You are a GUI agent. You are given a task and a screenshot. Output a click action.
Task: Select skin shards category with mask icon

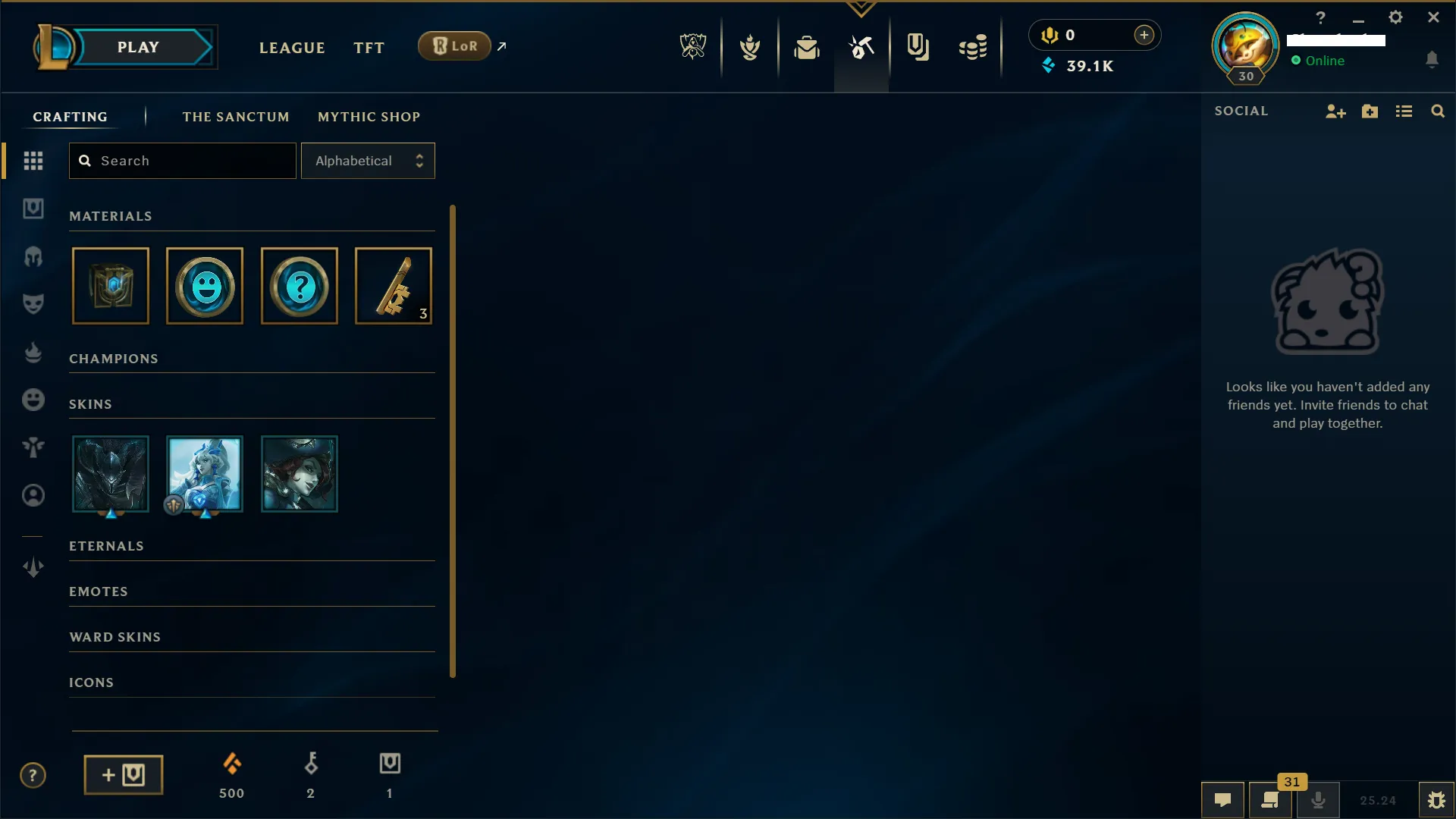tap(33, 303)
